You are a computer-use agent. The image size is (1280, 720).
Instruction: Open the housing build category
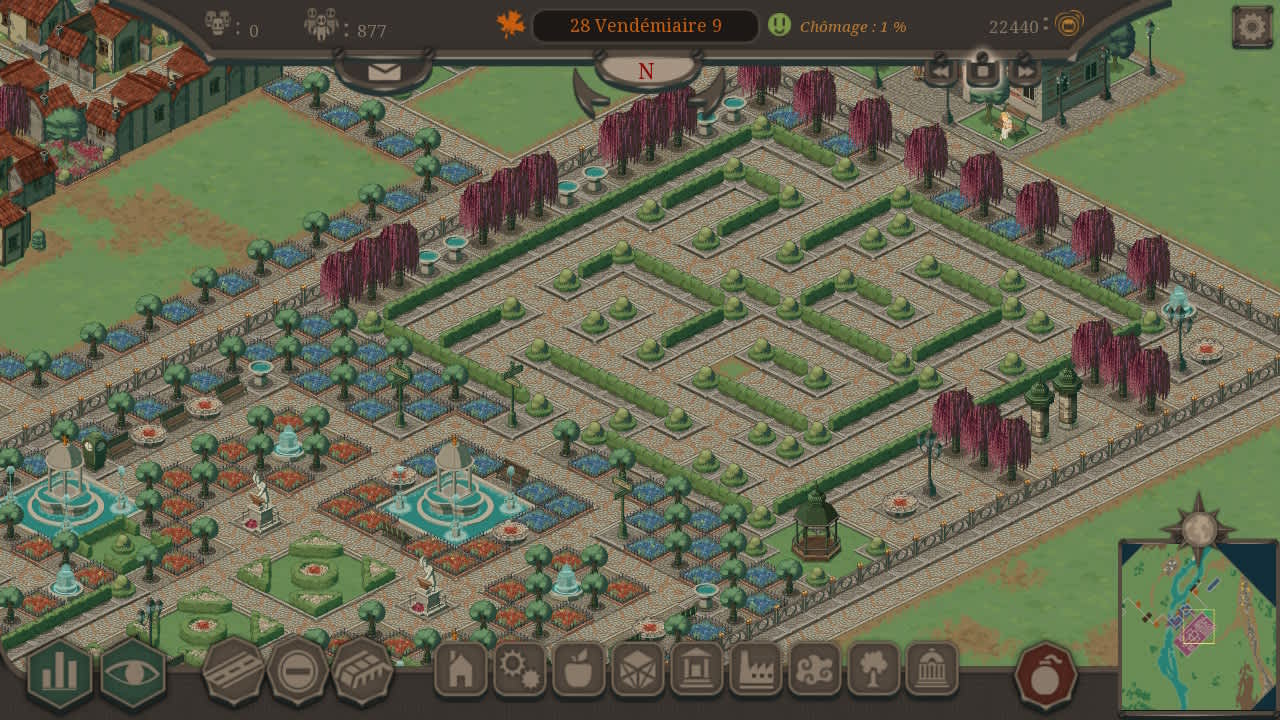coord(461,669)
